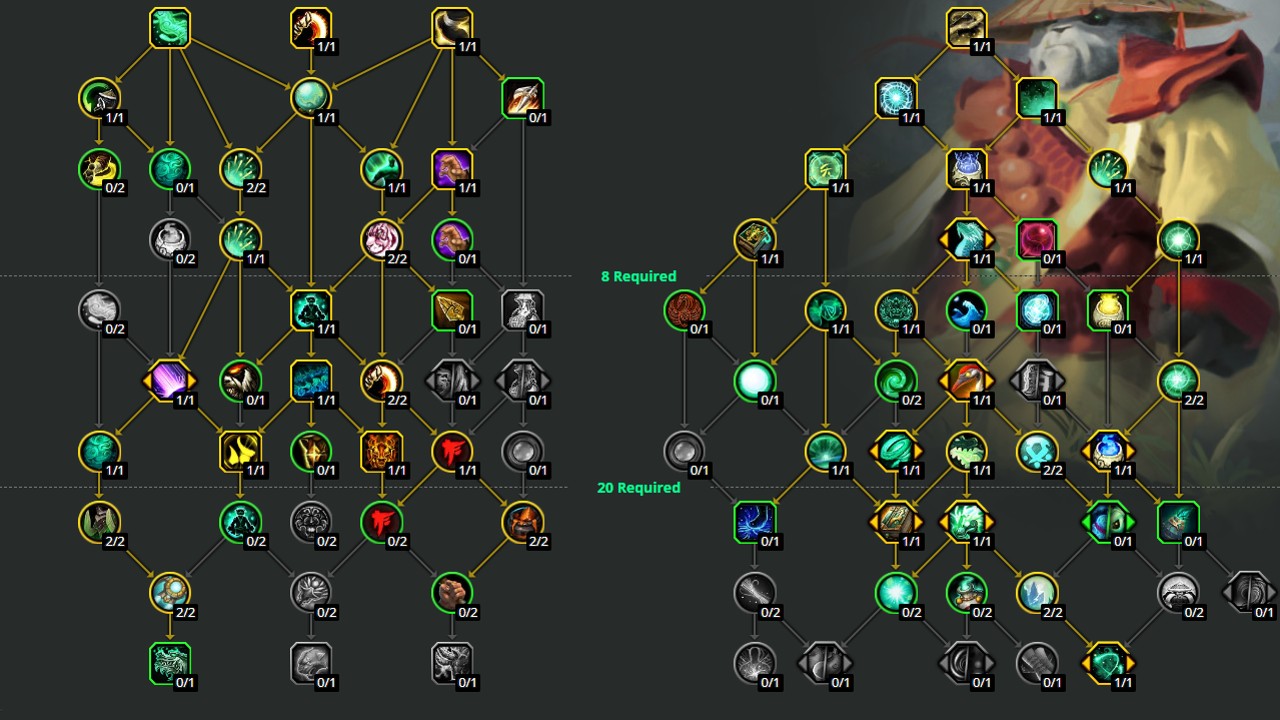This screenshot has width=1280, height=720.
Task: Click the red lotus flower talent
Action: pos(683,310)
